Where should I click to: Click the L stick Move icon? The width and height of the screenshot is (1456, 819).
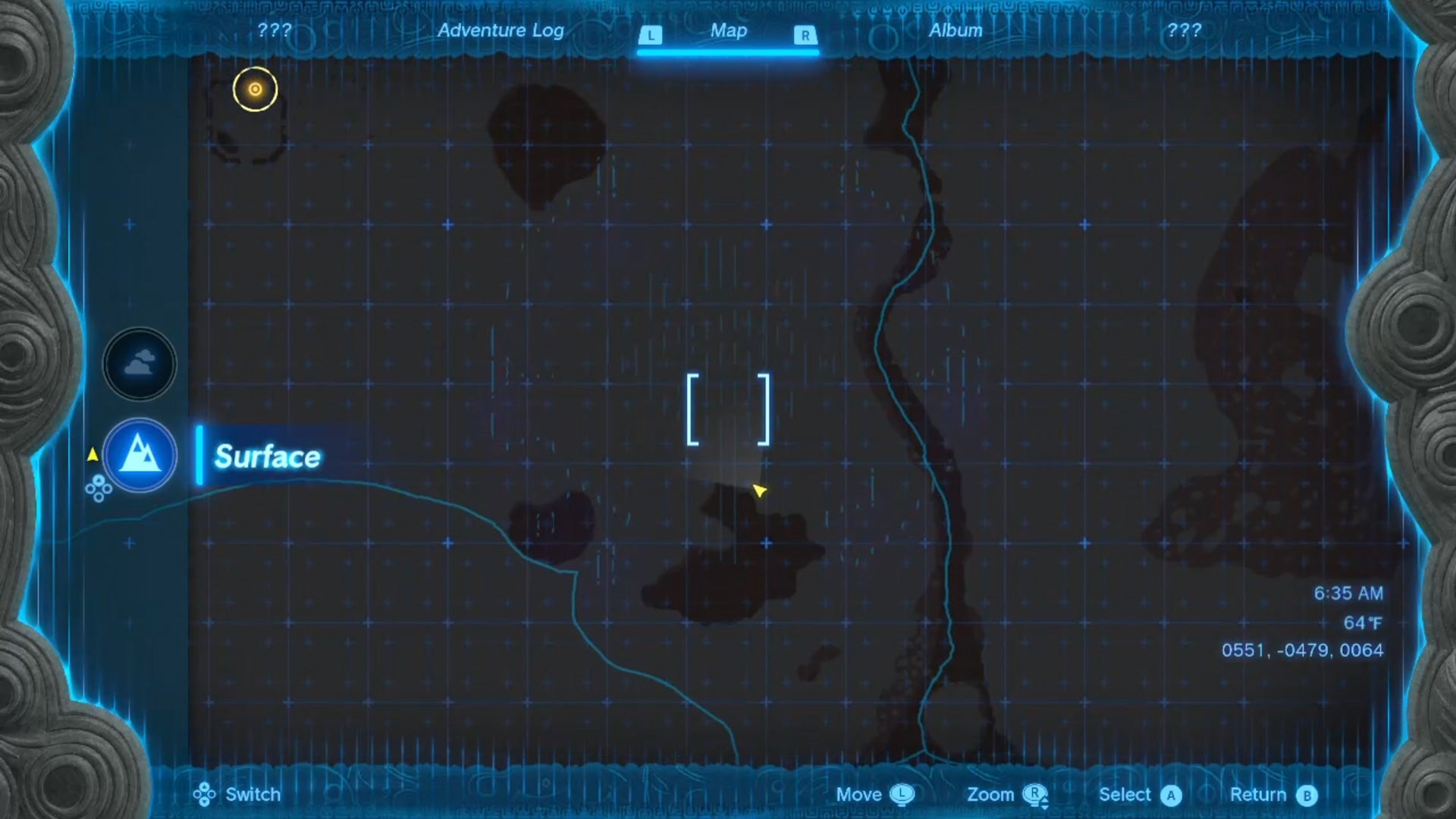pos(901,795)
